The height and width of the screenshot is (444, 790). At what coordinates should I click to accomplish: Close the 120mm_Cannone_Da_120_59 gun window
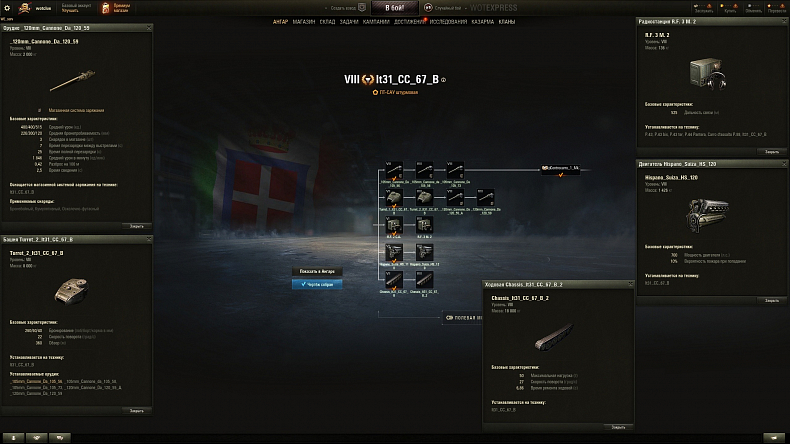(x=136, y=225)
